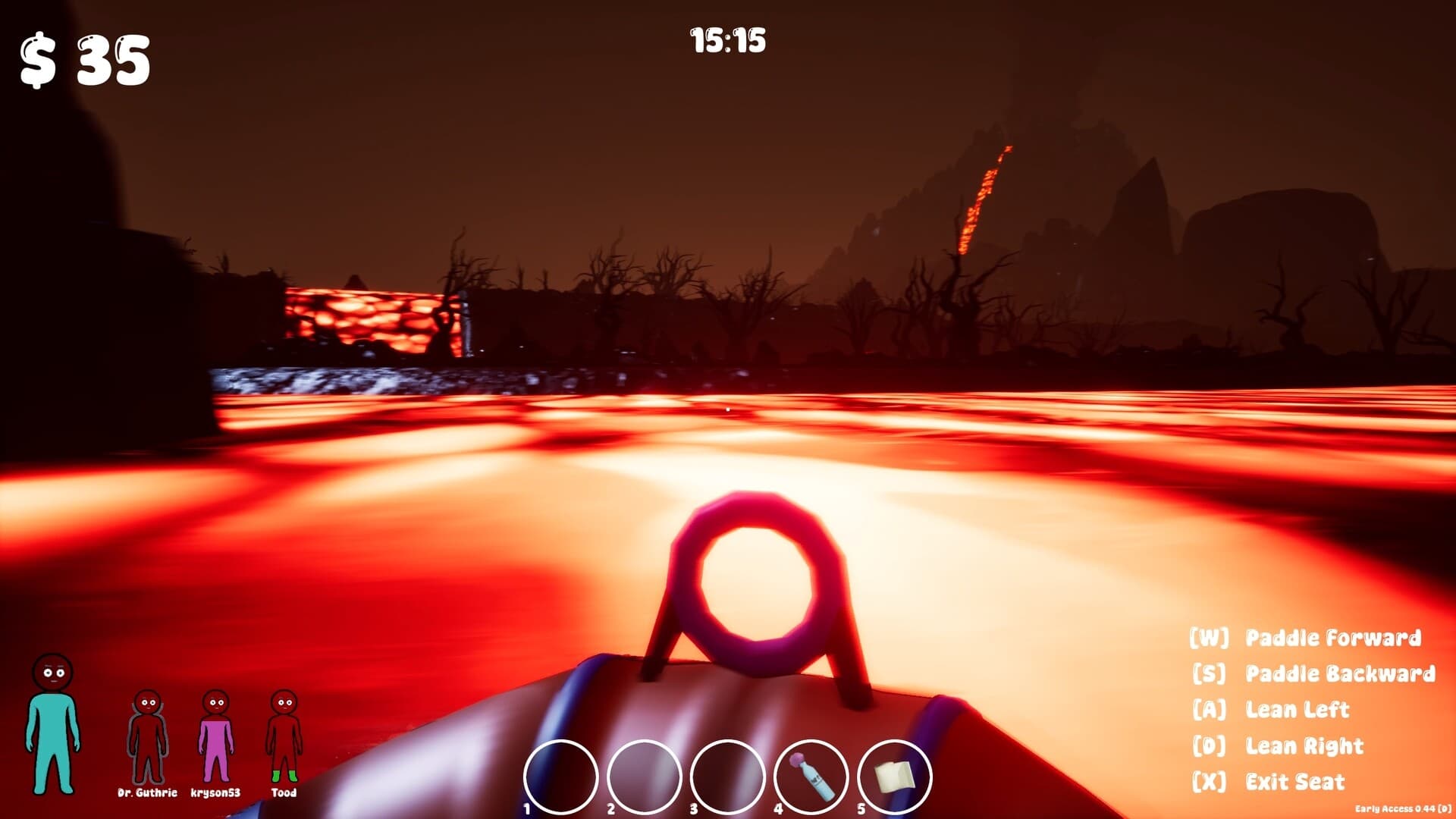Select Tood's player avatar
The height and width of the screenshot is (819, 1456).
click(x=284, y=736)
